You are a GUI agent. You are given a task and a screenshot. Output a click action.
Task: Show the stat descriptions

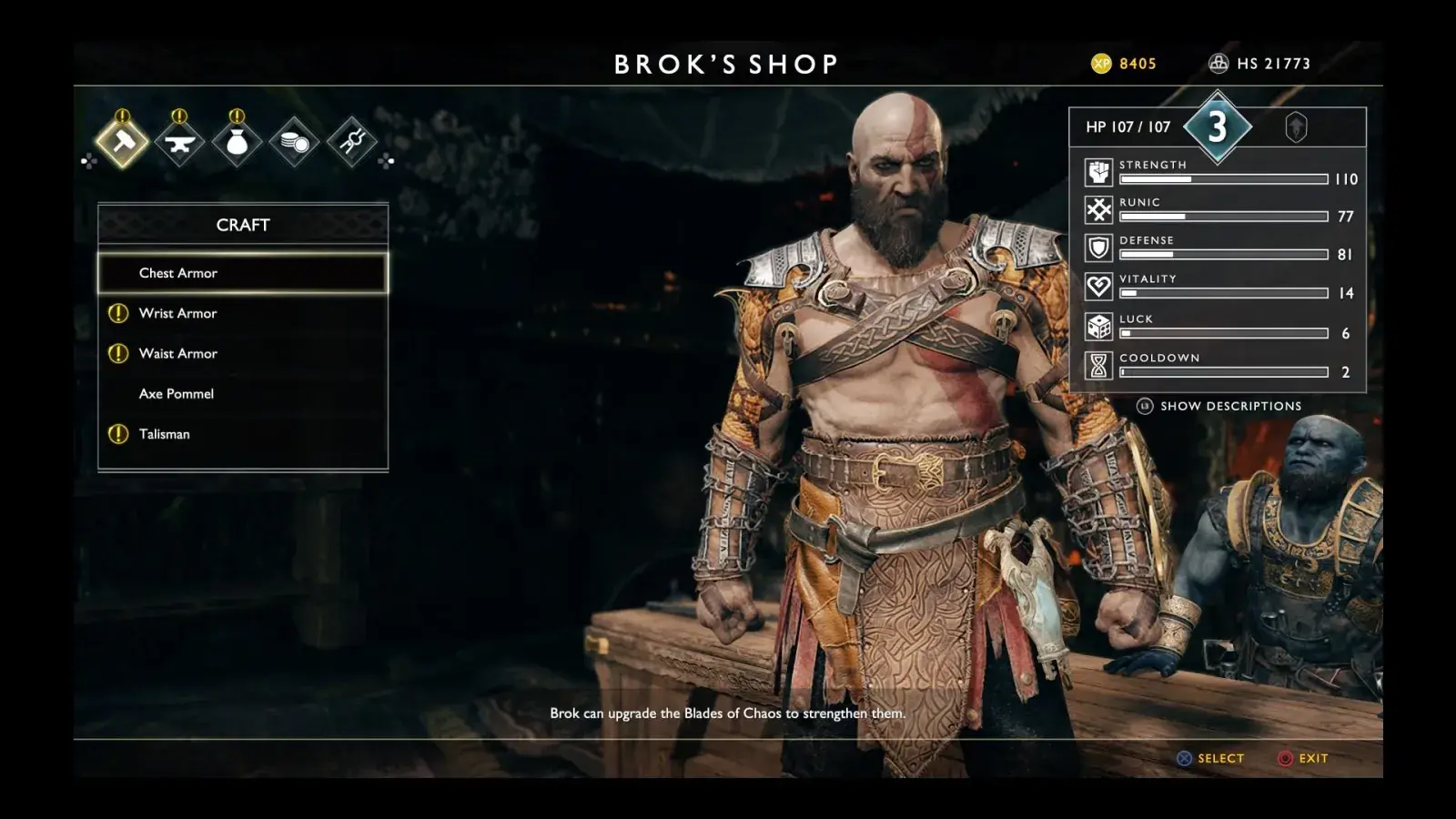click(1219, 406)
